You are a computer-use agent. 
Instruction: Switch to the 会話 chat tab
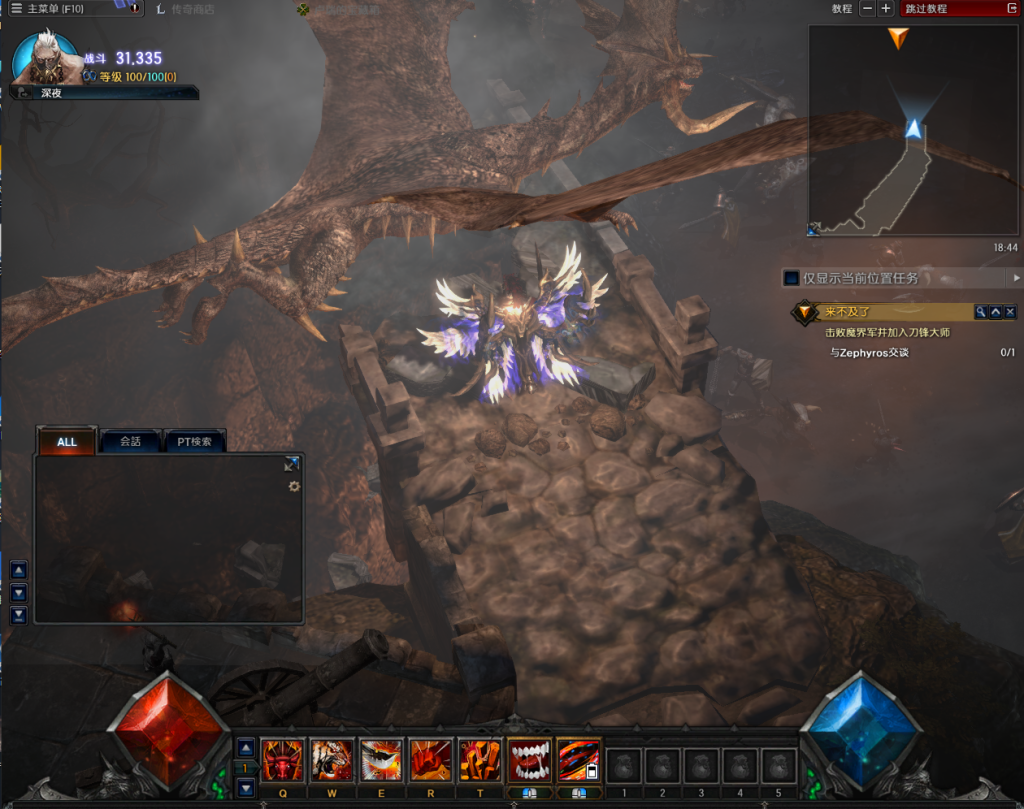[130, 442]
